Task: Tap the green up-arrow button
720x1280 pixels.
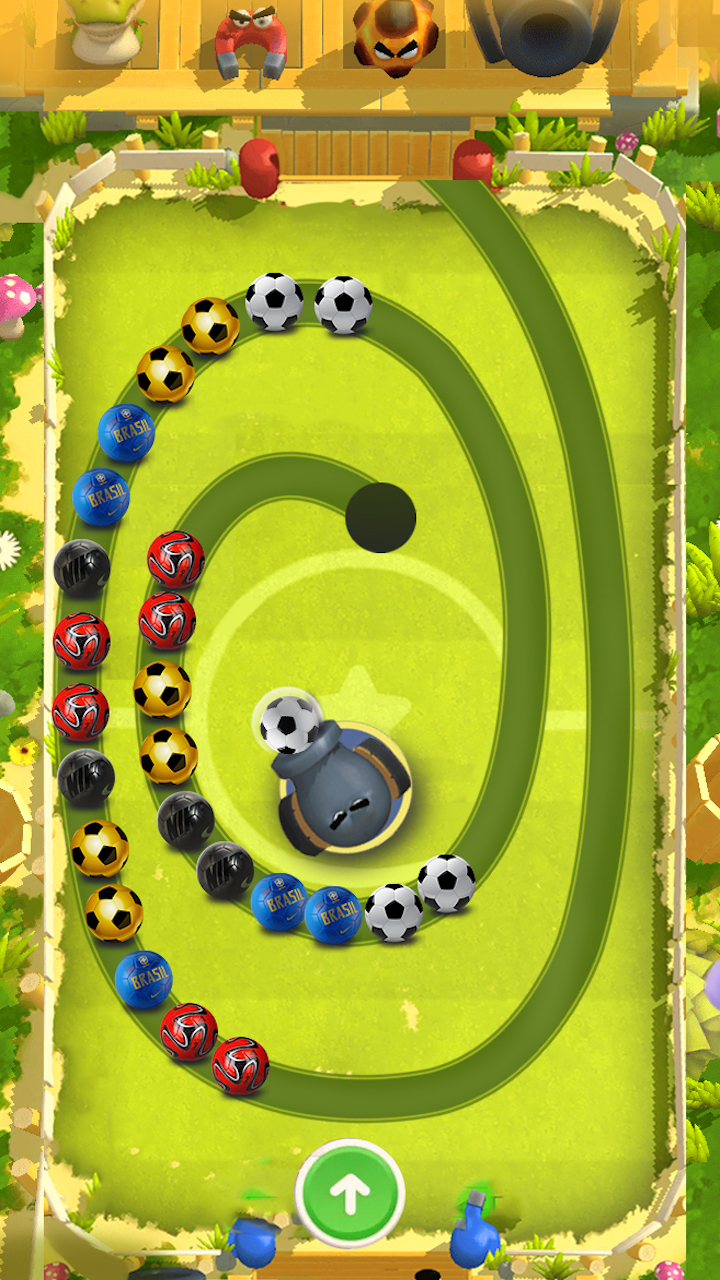Action: (x=350, y=1193)
